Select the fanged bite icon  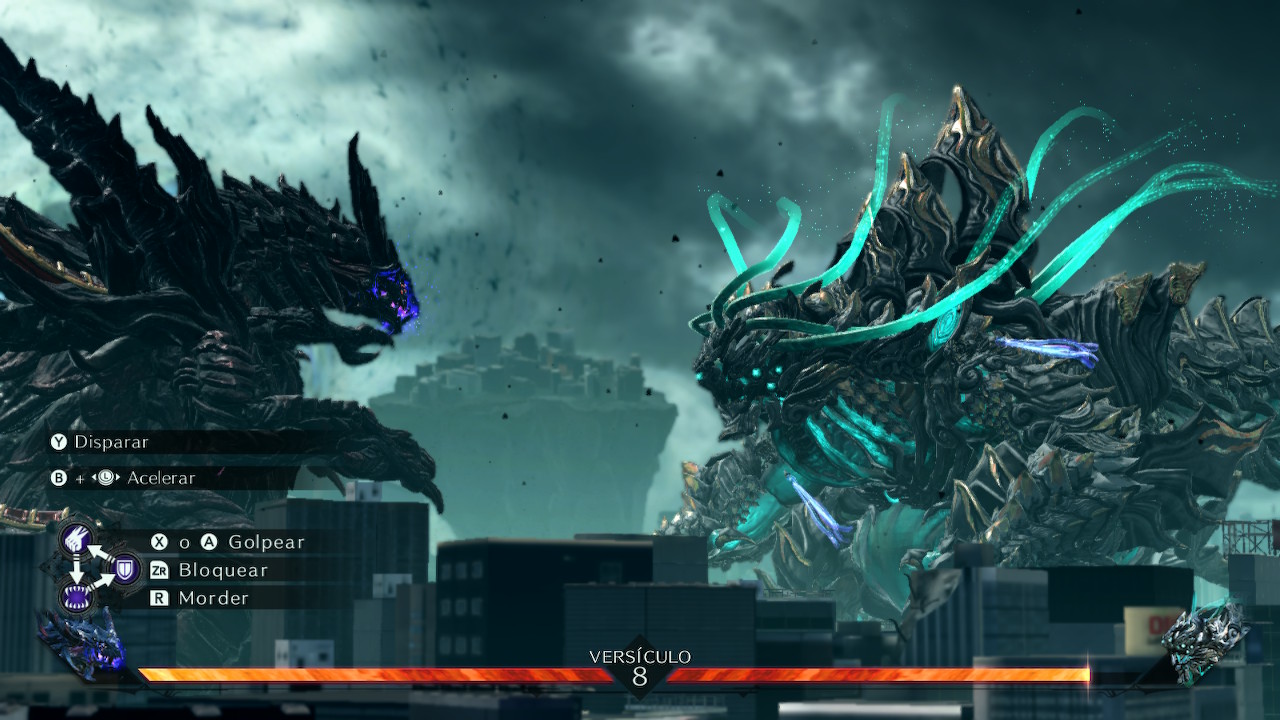click(76, 598)
